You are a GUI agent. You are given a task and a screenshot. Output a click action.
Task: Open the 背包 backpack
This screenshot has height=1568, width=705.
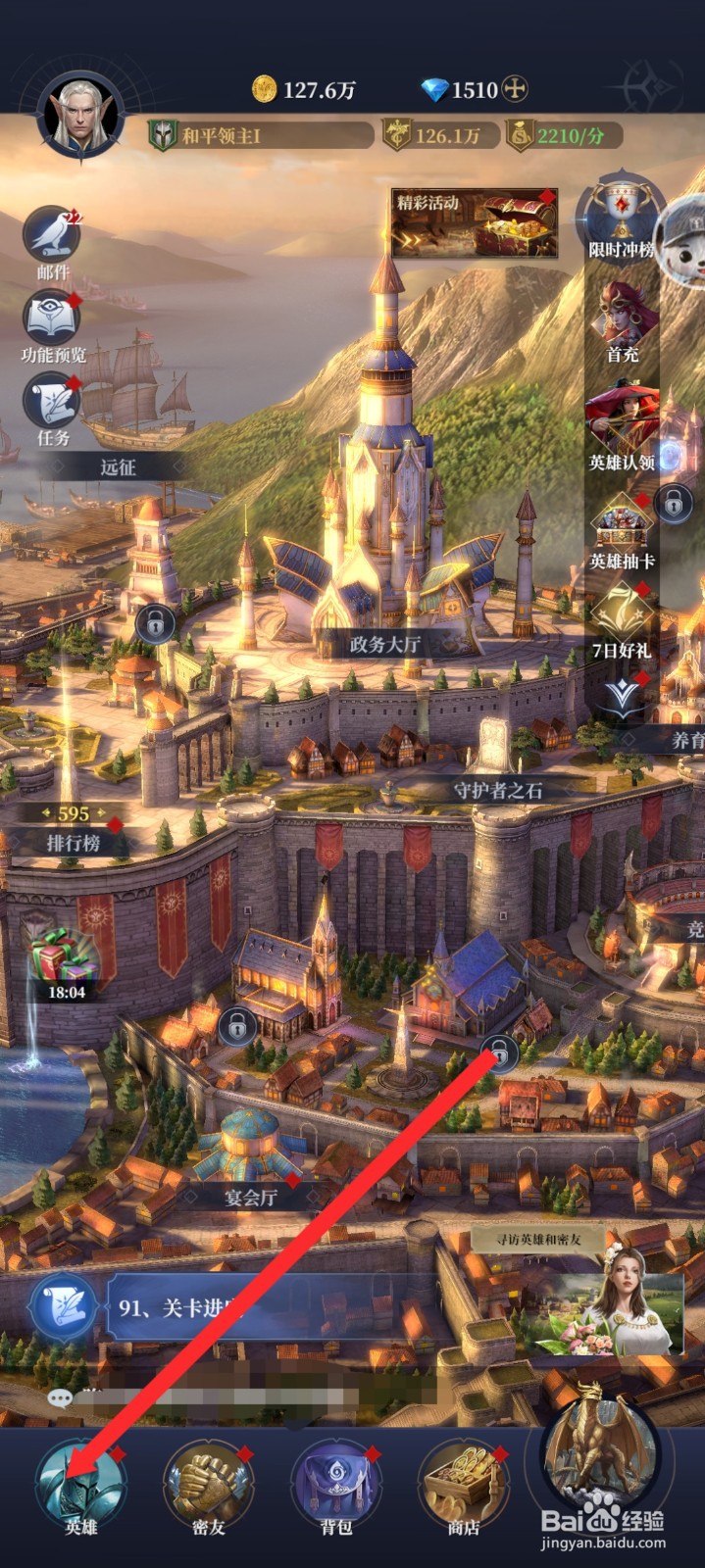336,1487
